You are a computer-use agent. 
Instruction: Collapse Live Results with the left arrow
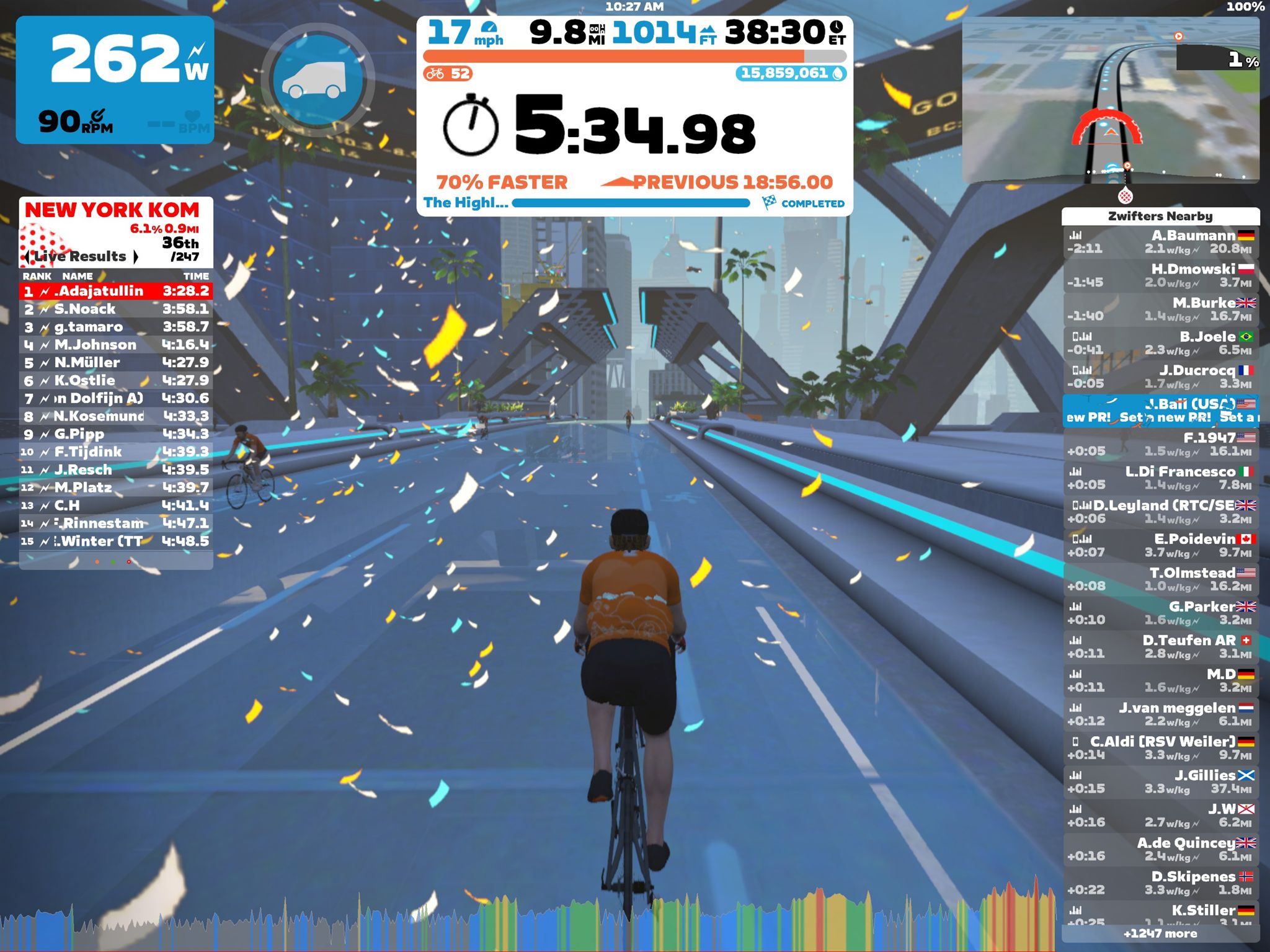(27, 256)
